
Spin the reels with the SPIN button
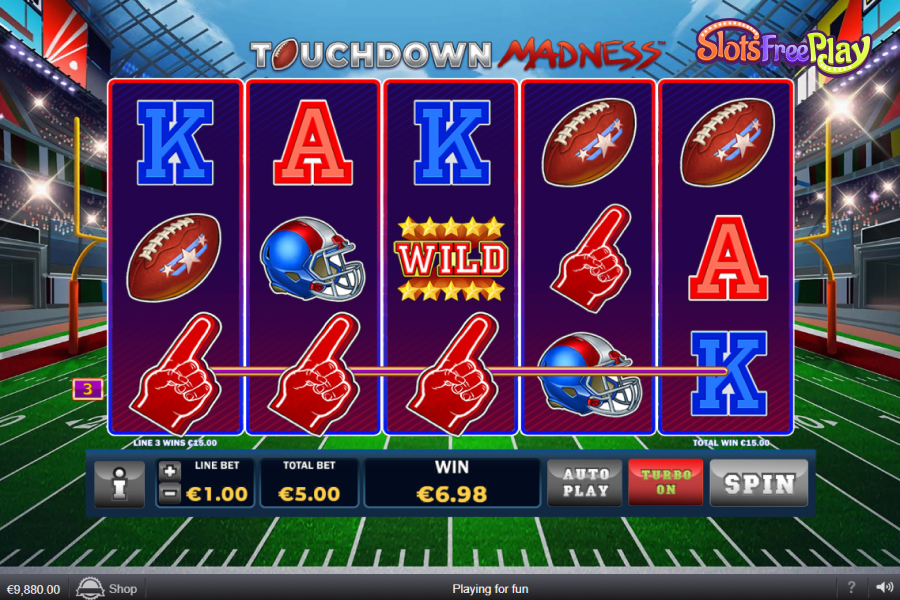coord(759,484)
